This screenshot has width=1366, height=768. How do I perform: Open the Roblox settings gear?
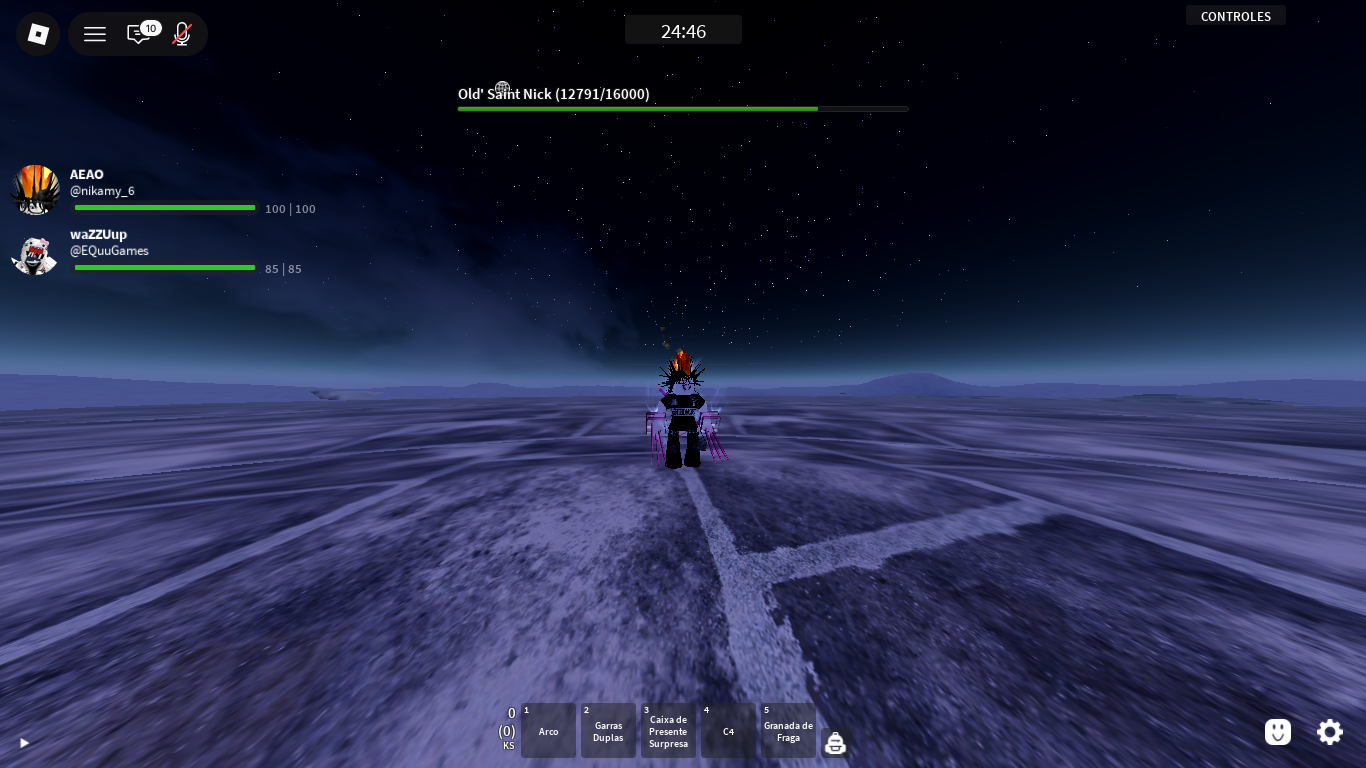tap(1330, 732)
